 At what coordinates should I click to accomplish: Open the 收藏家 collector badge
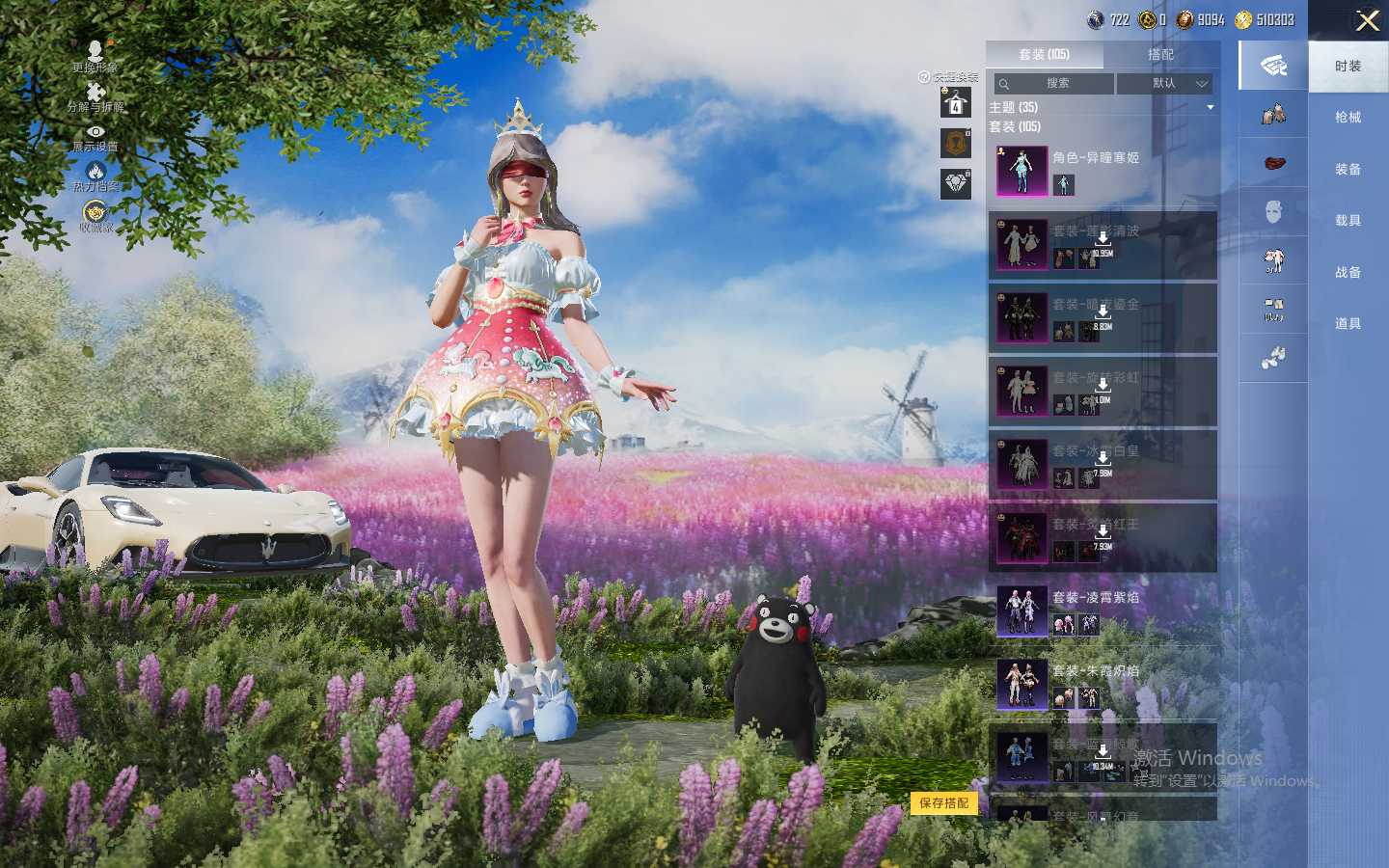(95, 216)
